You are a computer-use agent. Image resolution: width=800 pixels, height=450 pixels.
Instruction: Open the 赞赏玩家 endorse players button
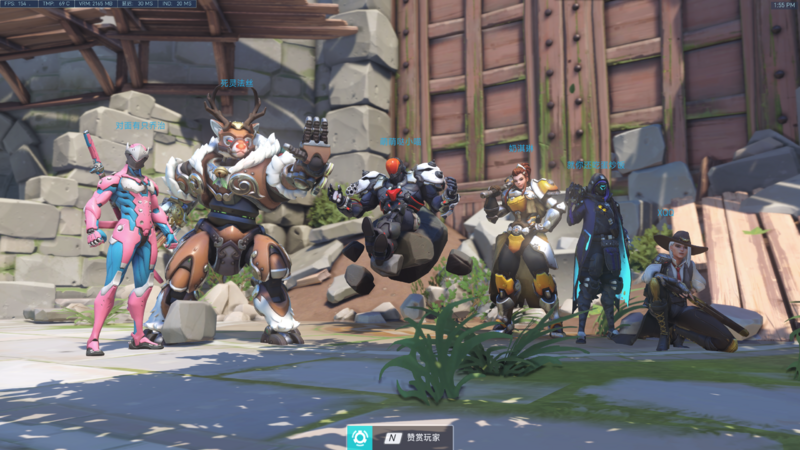(x=400, y=437)
